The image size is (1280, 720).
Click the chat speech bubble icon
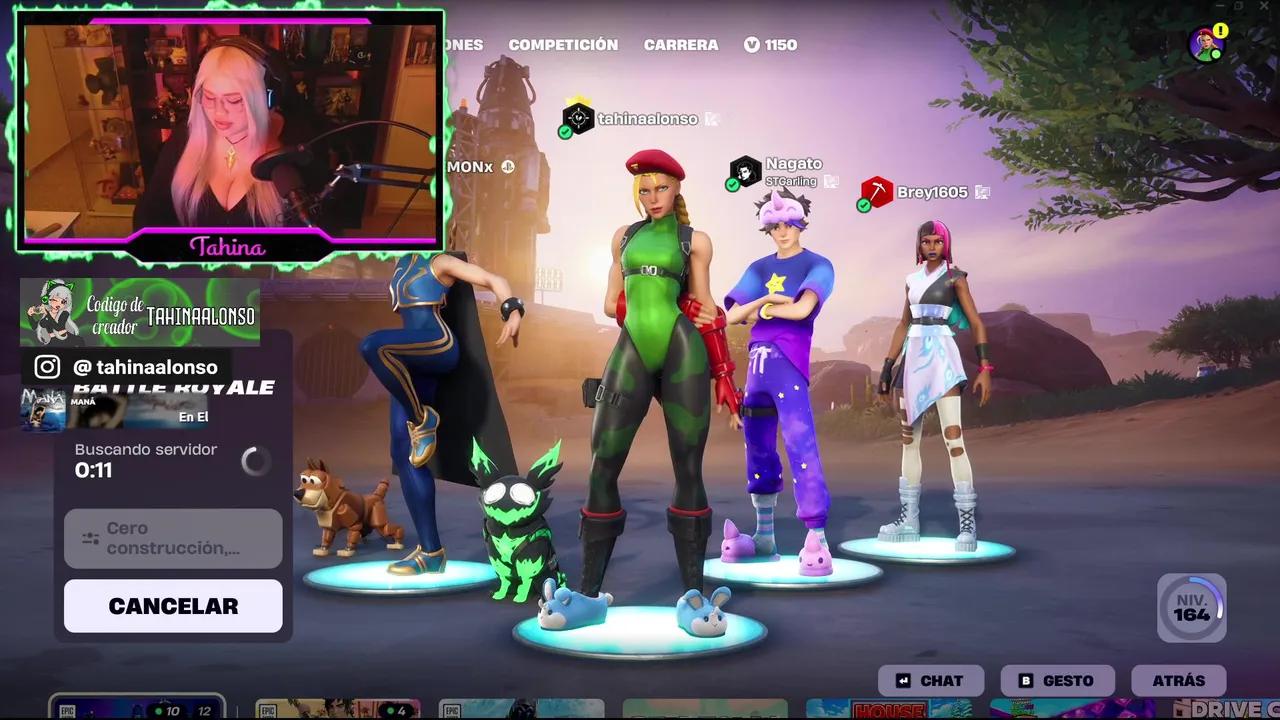tap(901, 680)
